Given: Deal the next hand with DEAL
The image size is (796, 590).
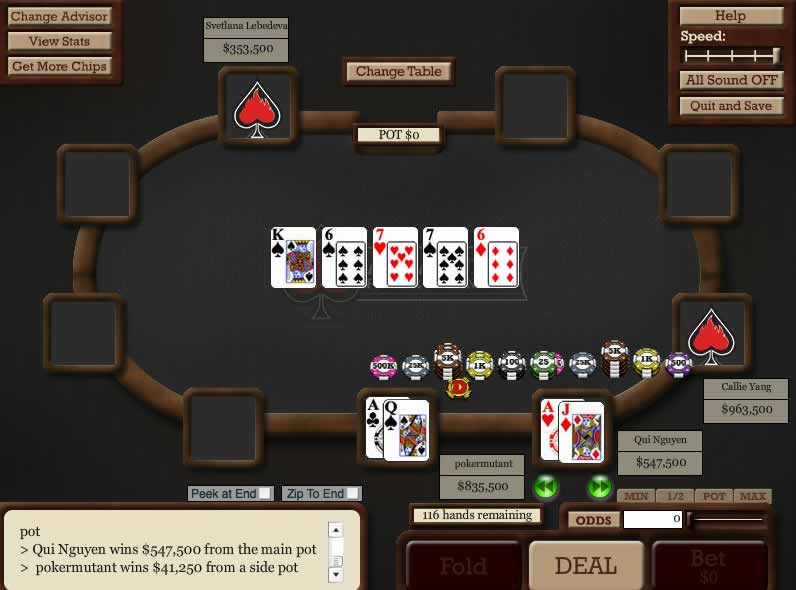Looking at the screenshot, I should click(x=585, y=565).
